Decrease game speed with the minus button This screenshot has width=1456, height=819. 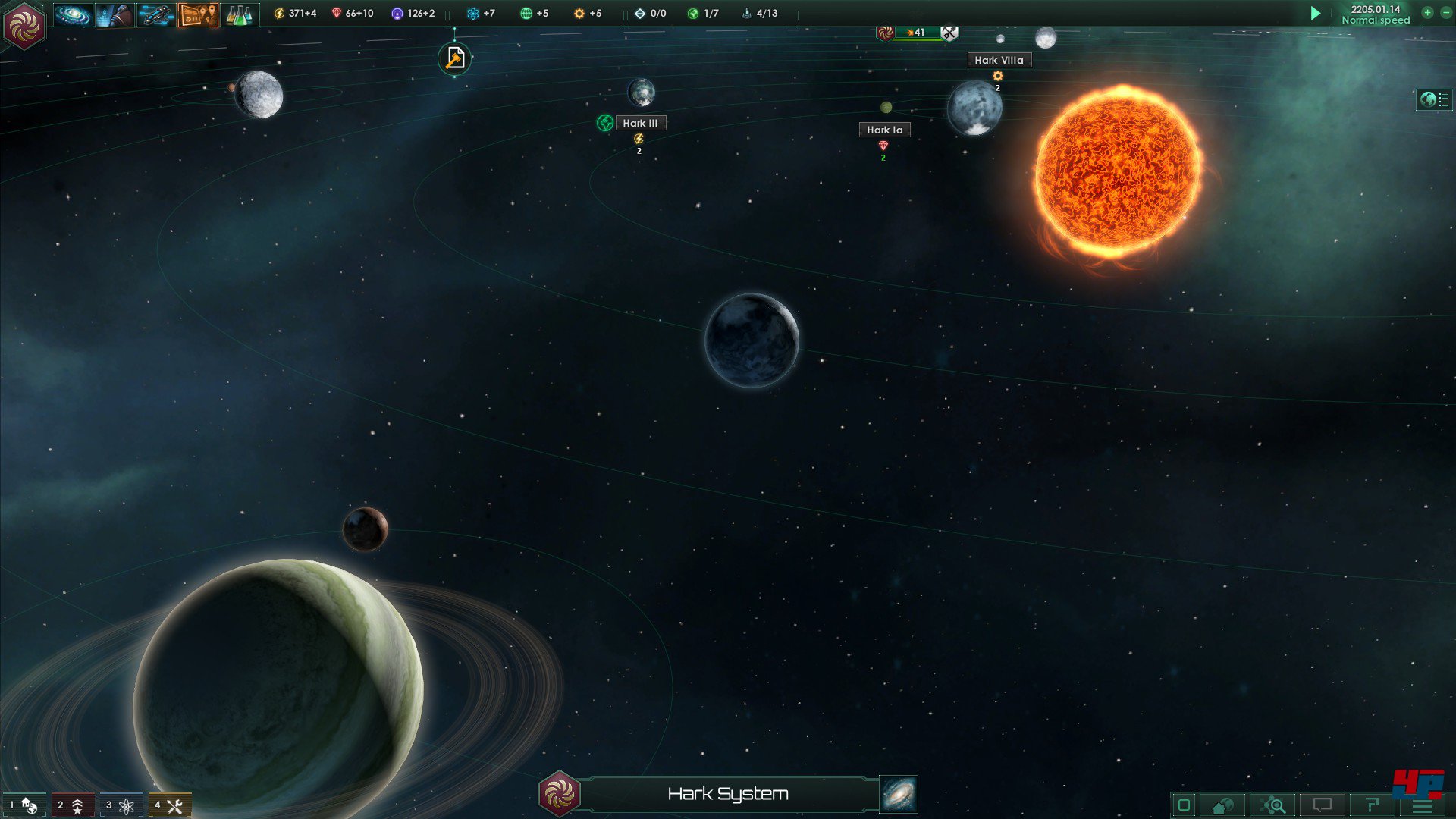point(1445,13)
